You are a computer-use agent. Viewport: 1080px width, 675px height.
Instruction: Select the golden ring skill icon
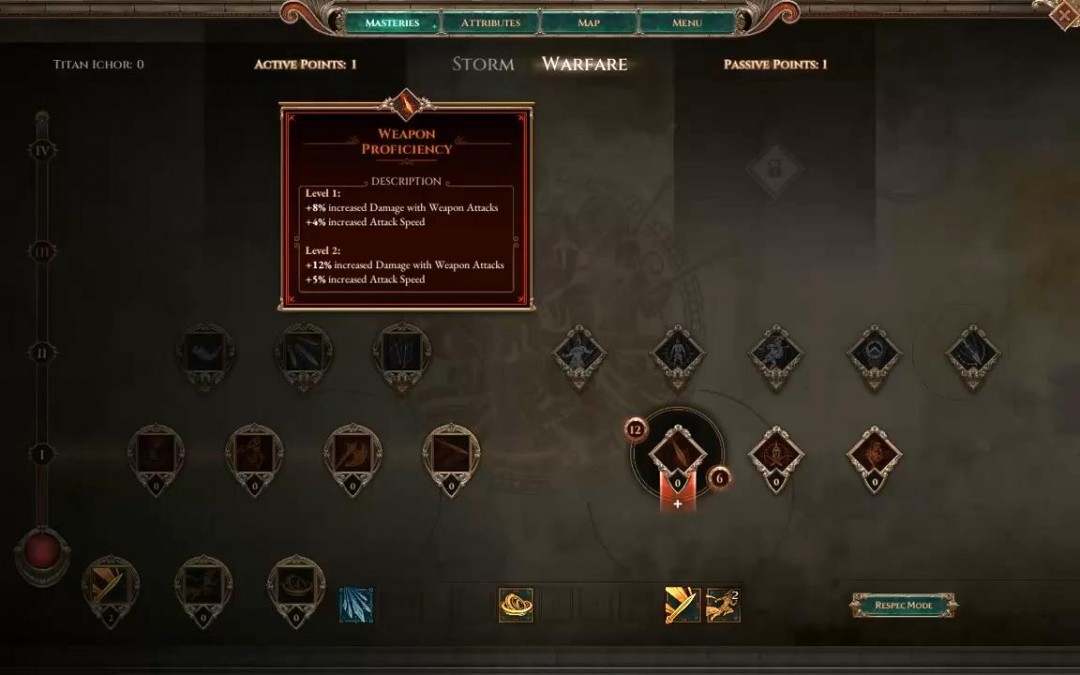(x=516, y=605)
